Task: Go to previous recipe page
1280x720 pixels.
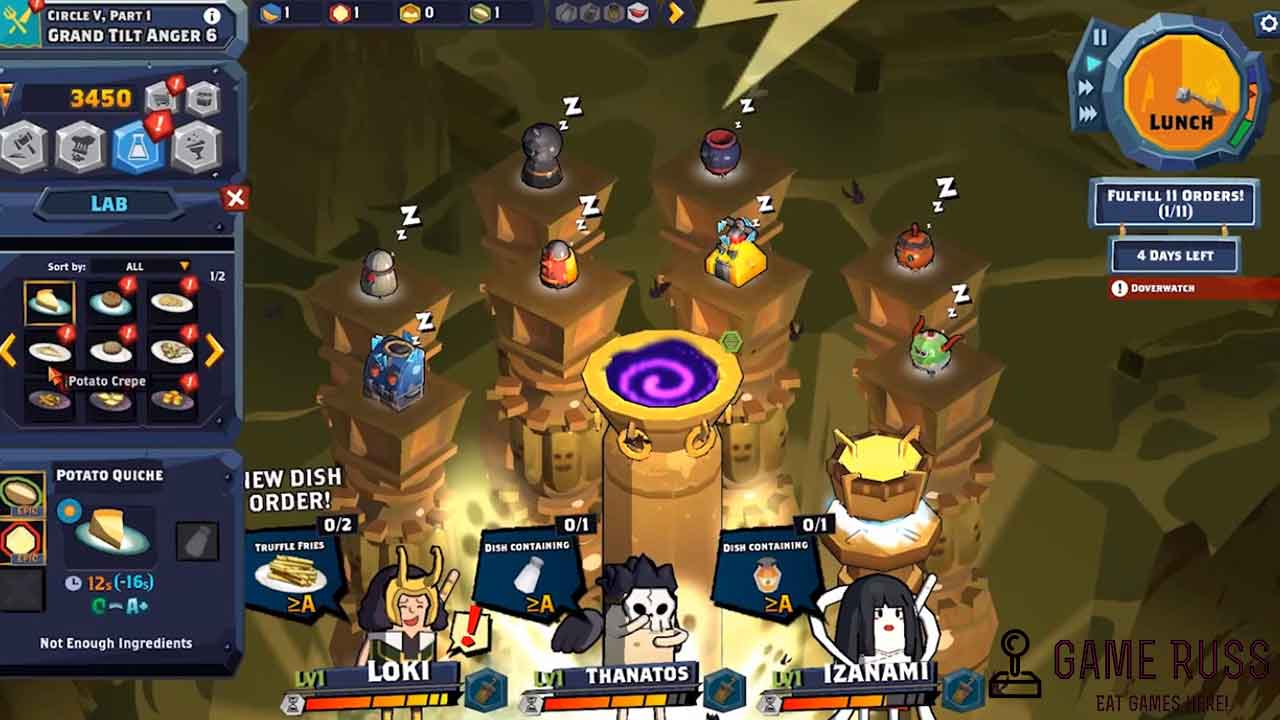Action: tap(8, 349)
